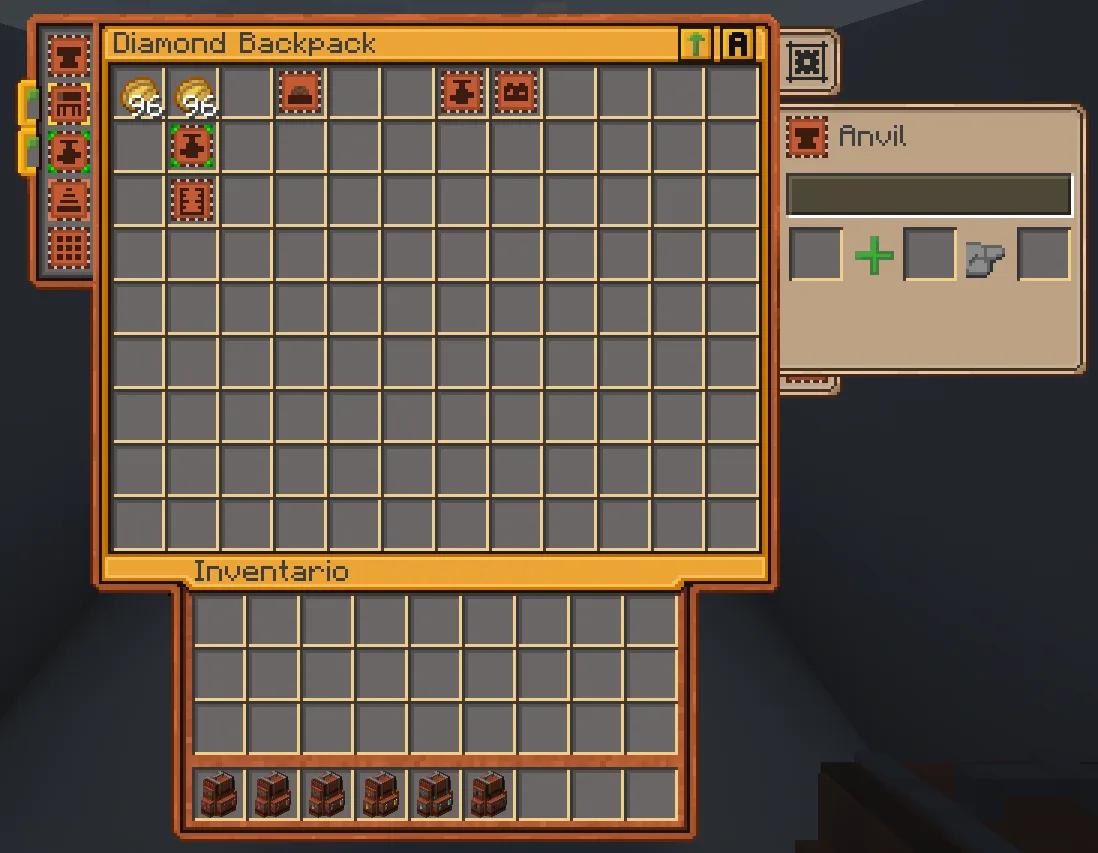Viewport: 1098px width, 853px height.
Task: Focus the Anvil item name text field
Action: (929, 196)
